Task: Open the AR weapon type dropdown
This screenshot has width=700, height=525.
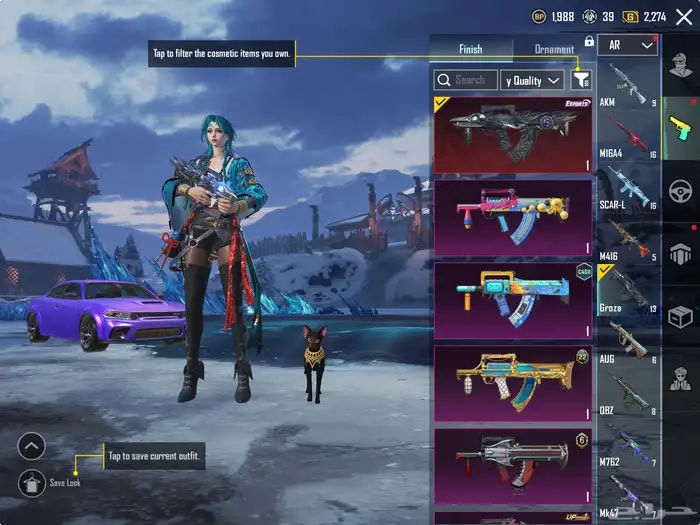Action: (x=628, y=45)
